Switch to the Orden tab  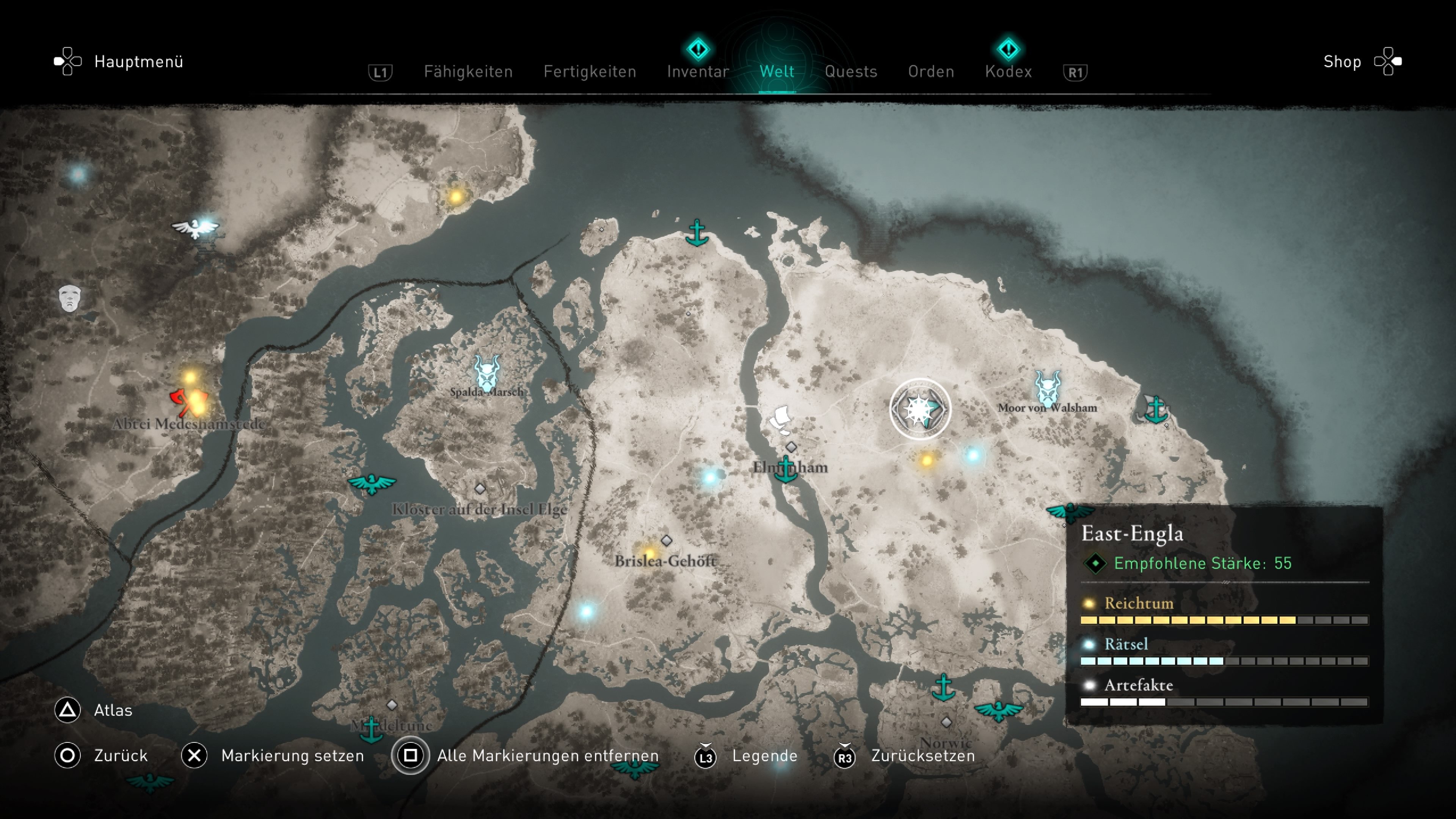tap(931, 72)
